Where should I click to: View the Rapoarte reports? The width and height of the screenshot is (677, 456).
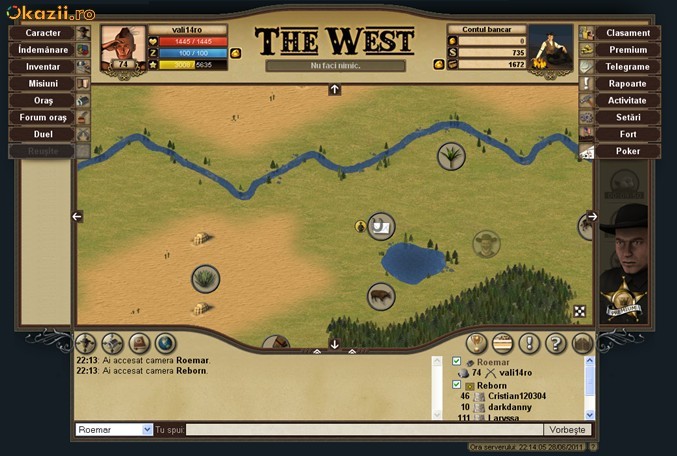coord(627,84)
